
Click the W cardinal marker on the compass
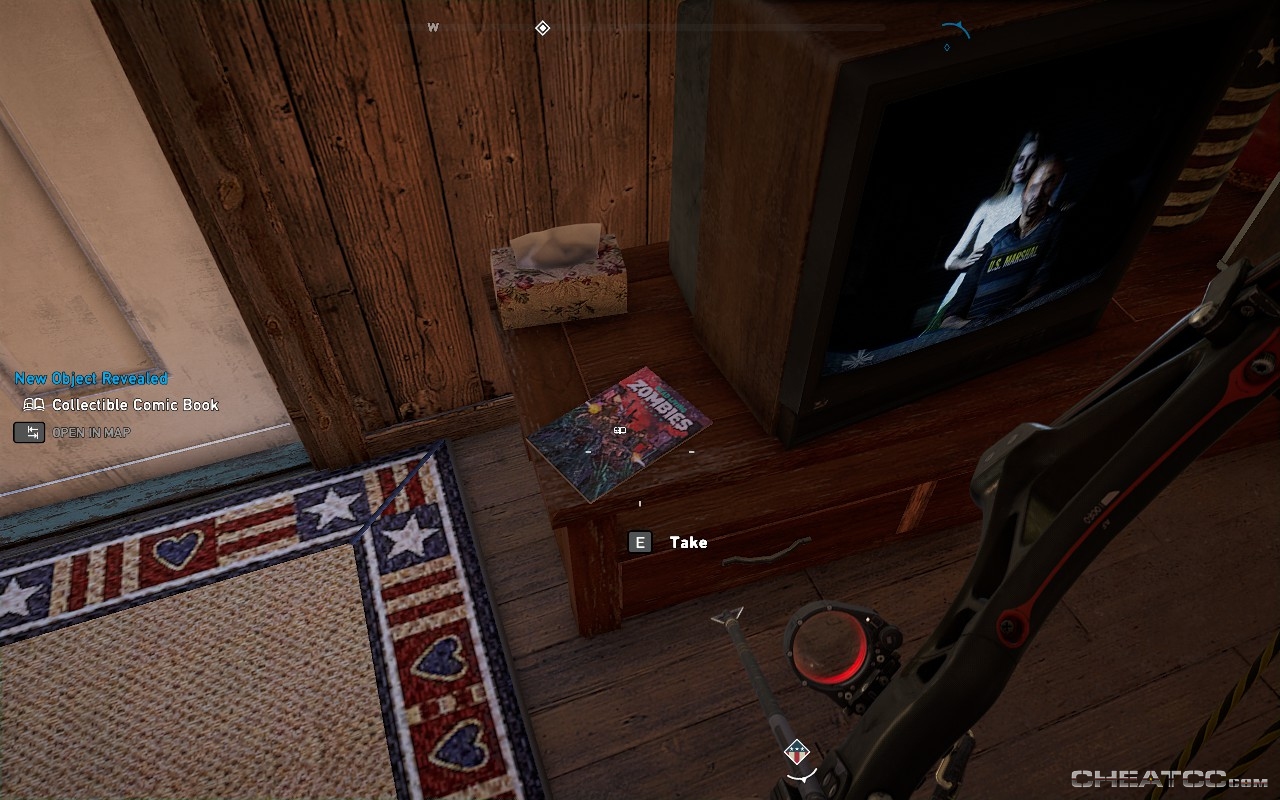point(434,28)
